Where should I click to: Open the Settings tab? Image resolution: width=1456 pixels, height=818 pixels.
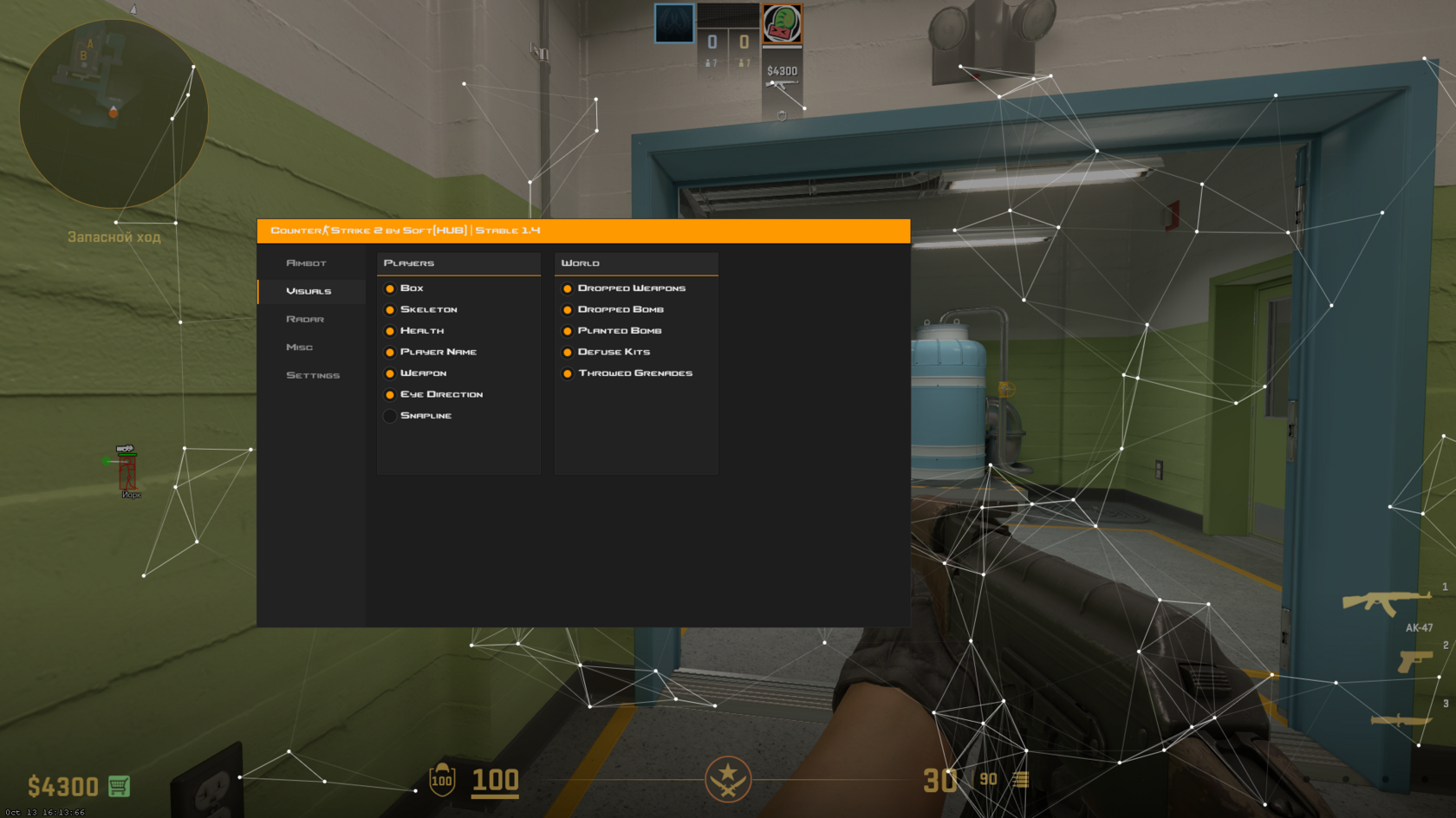[313, 374]
